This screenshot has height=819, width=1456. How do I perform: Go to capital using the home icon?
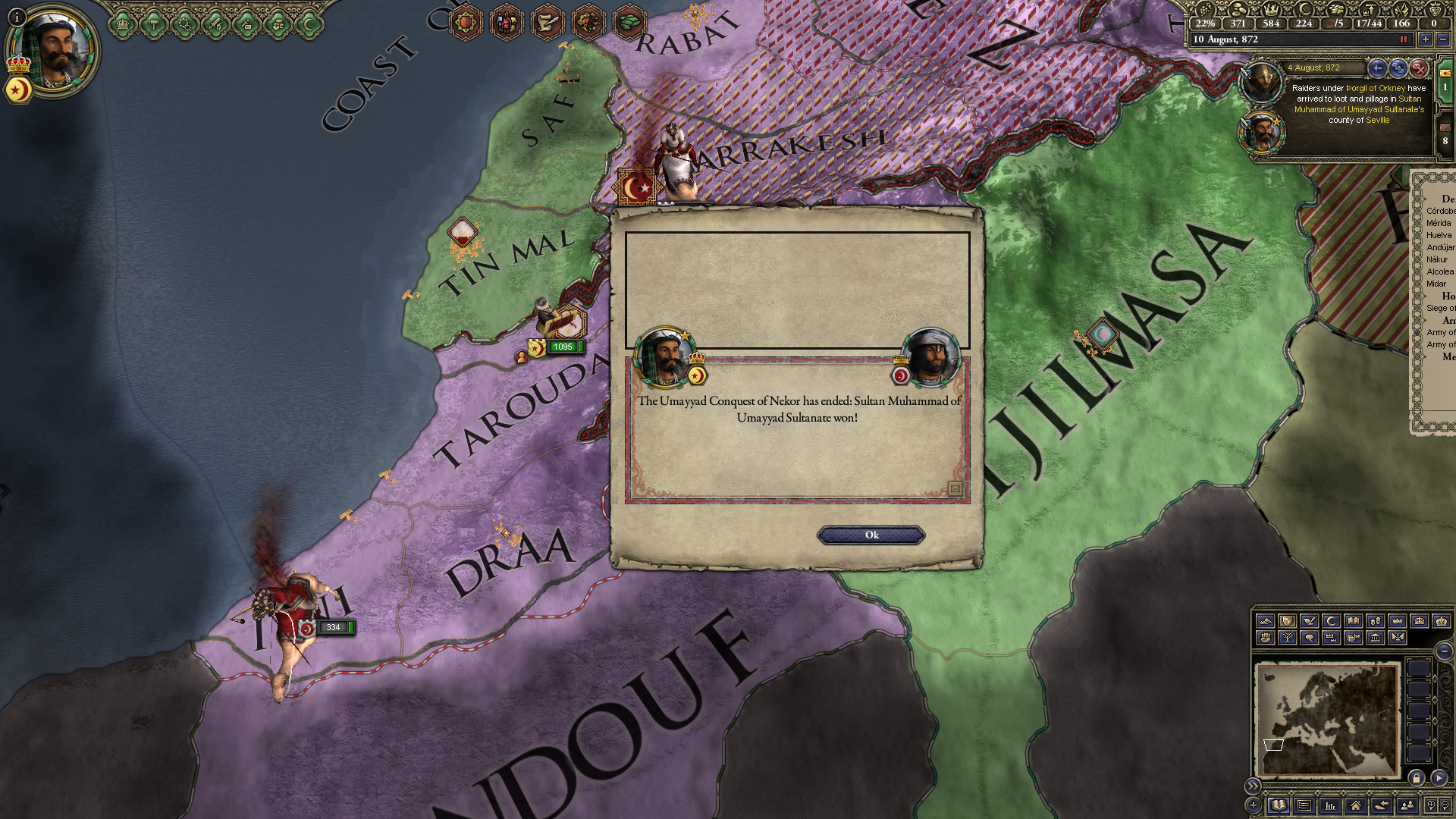(1357, 805)
